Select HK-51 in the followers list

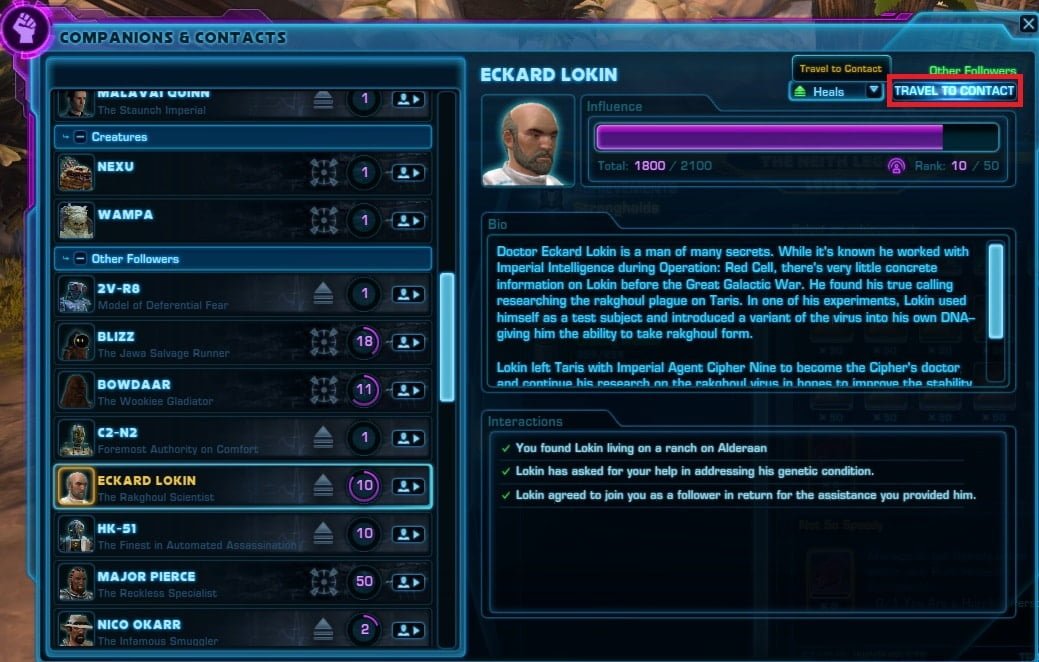coord(200,535)
